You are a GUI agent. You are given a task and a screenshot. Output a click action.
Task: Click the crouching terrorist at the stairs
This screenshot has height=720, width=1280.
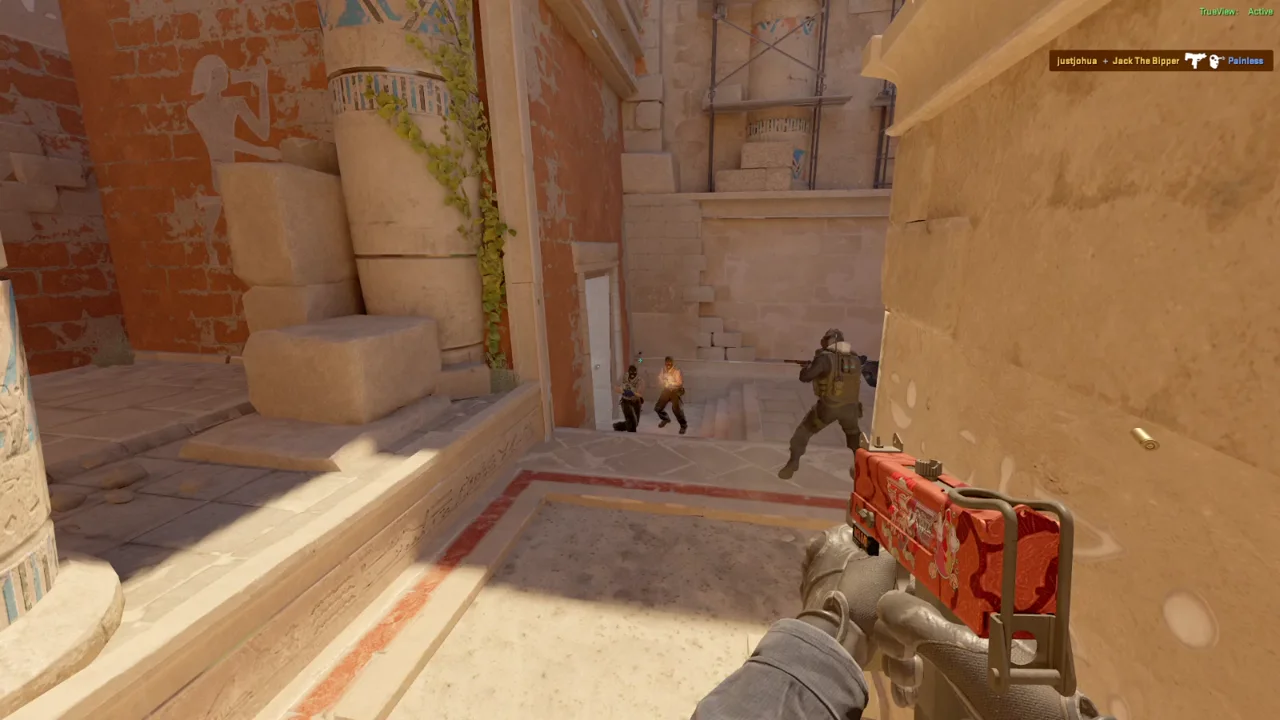[668, 395]
